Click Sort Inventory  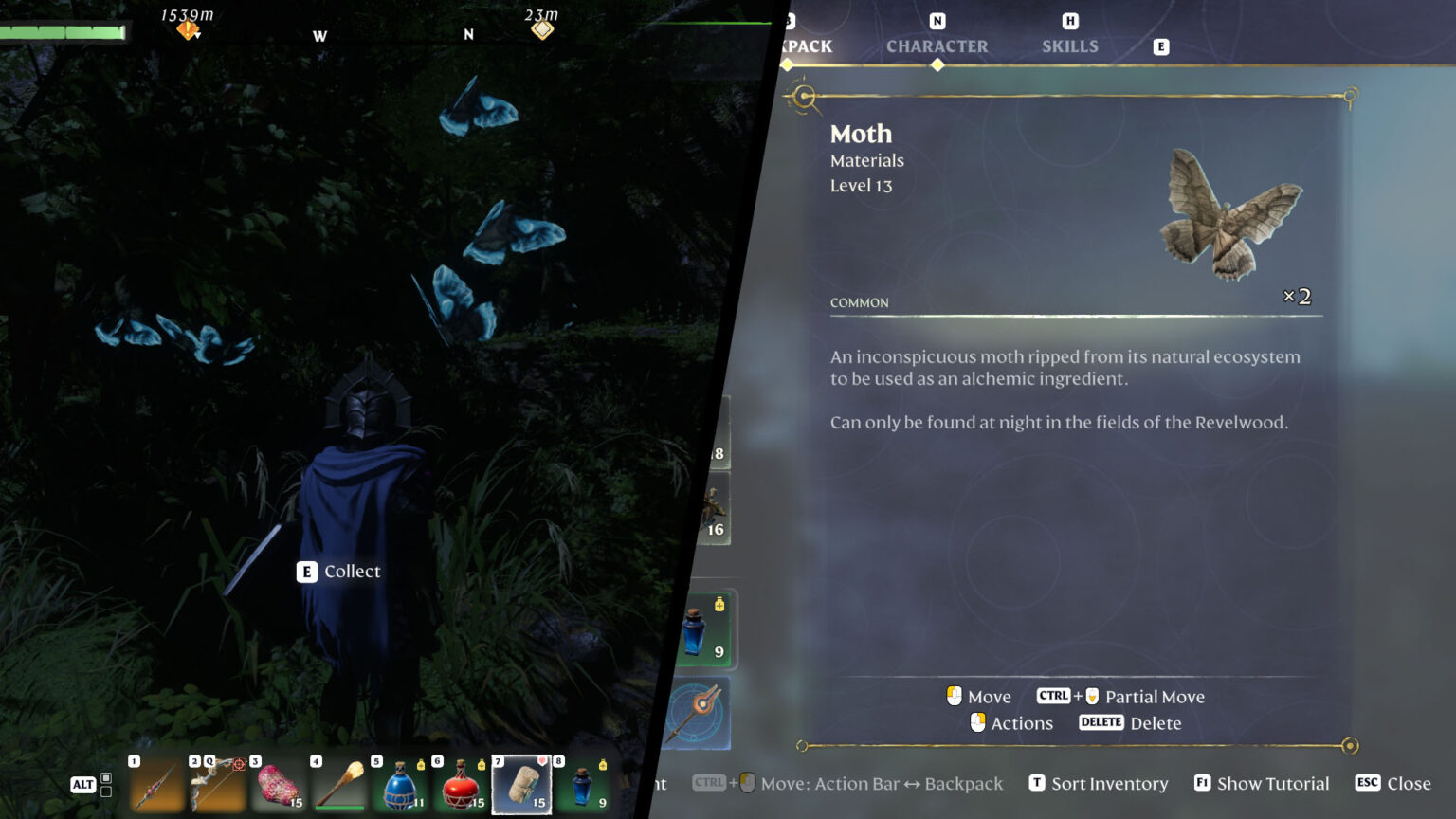(1098, 783)
